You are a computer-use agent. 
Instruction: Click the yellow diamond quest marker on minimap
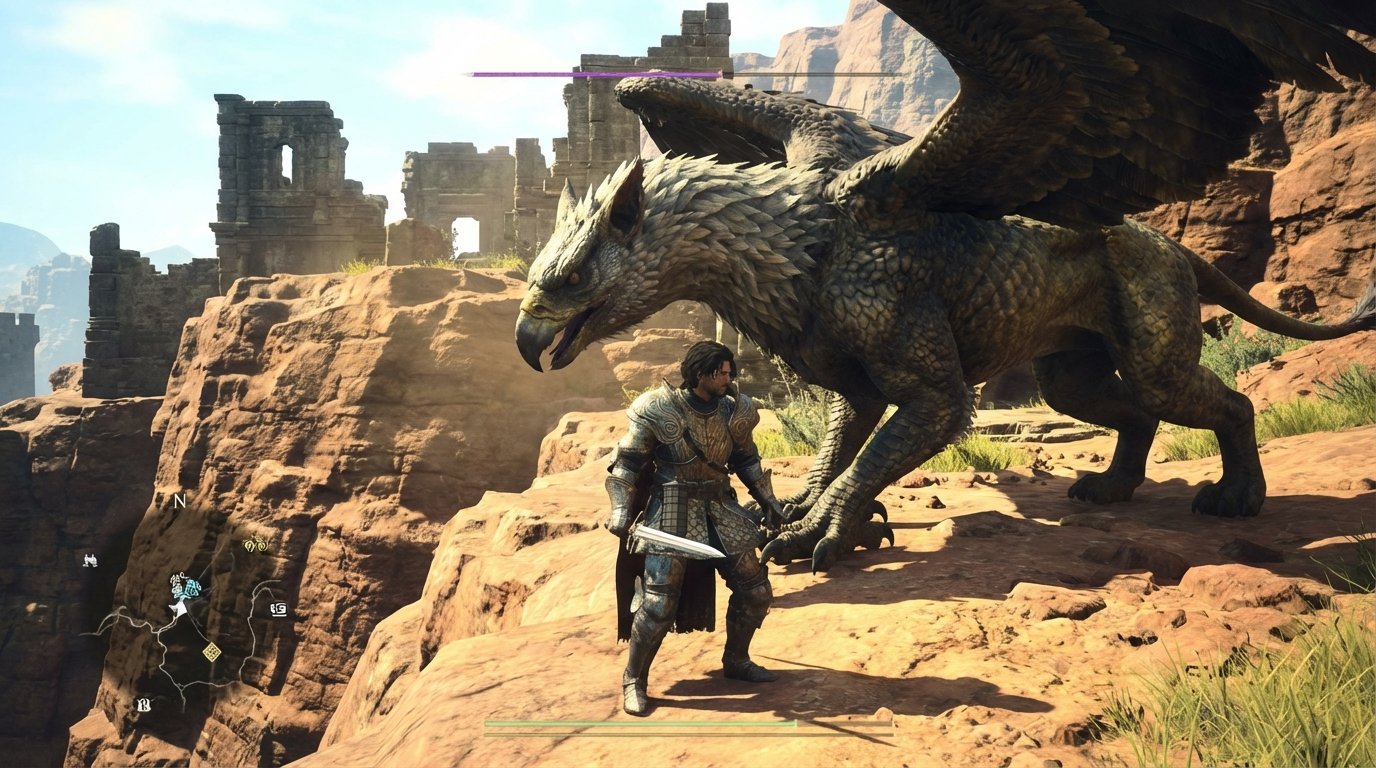[212, 652]
